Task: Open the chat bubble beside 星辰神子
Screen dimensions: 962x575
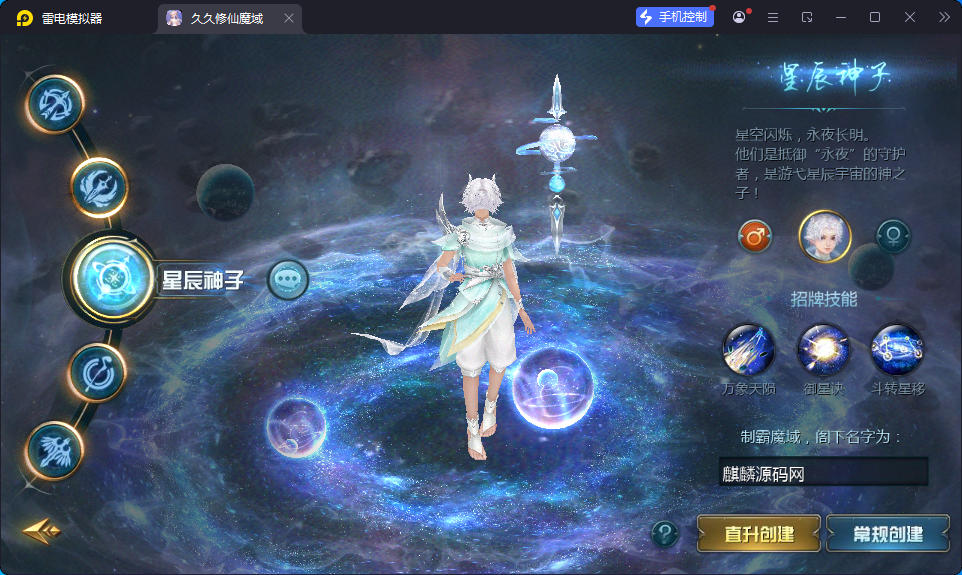Action: coord(288,280)
